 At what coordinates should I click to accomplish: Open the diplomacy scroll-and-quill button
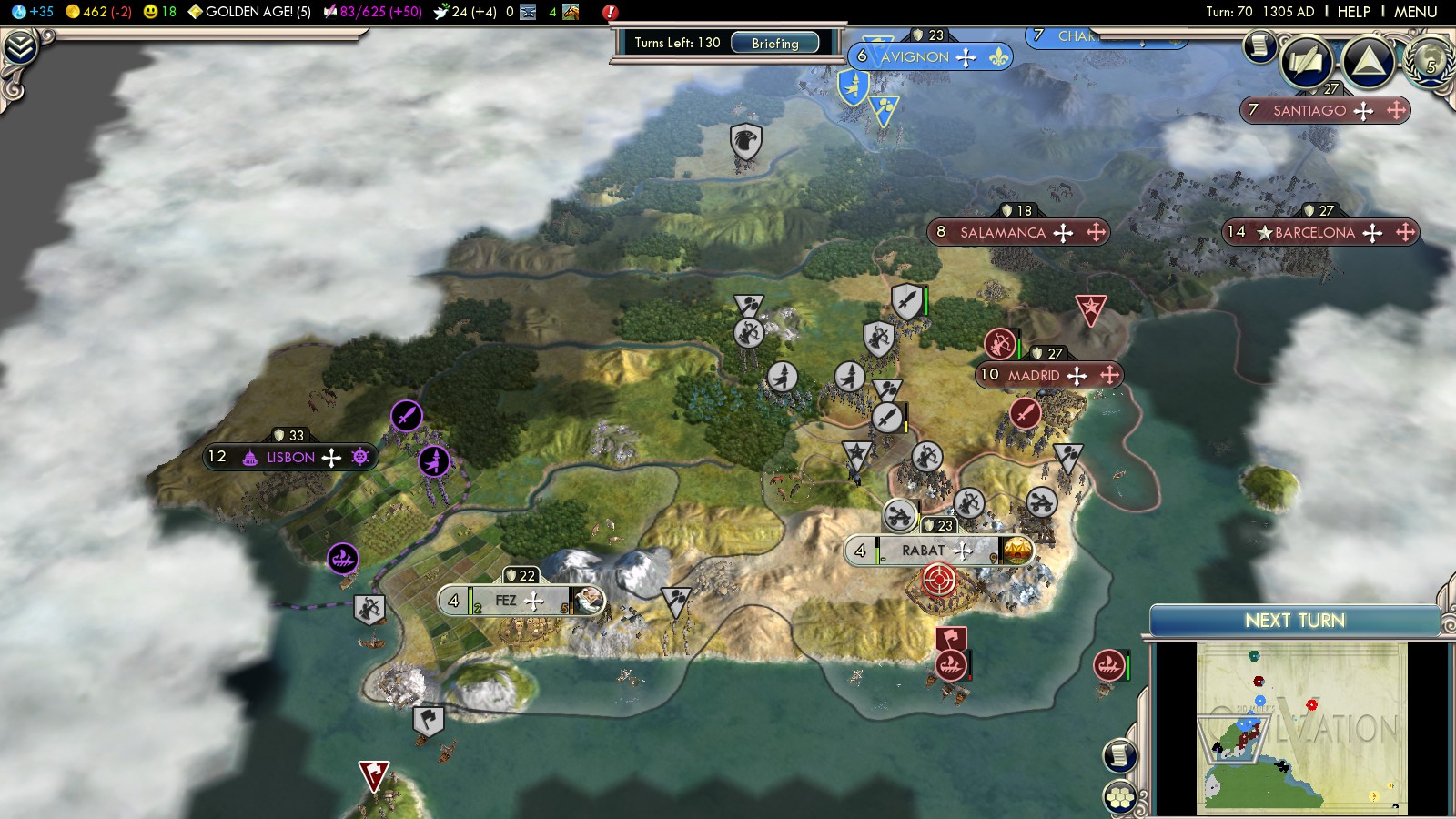click(x=1307, y=62)
